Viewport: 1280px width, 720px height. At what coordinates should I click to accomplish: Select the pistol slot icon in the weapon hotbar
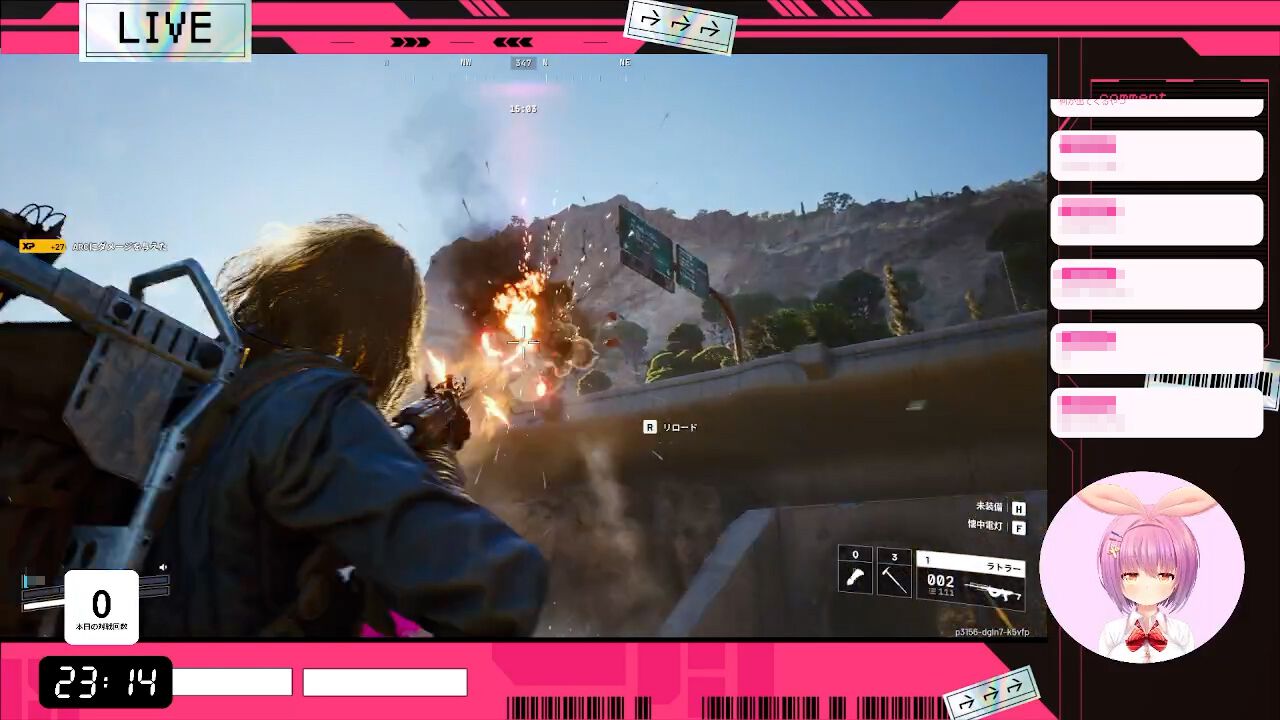coord(855,578)
